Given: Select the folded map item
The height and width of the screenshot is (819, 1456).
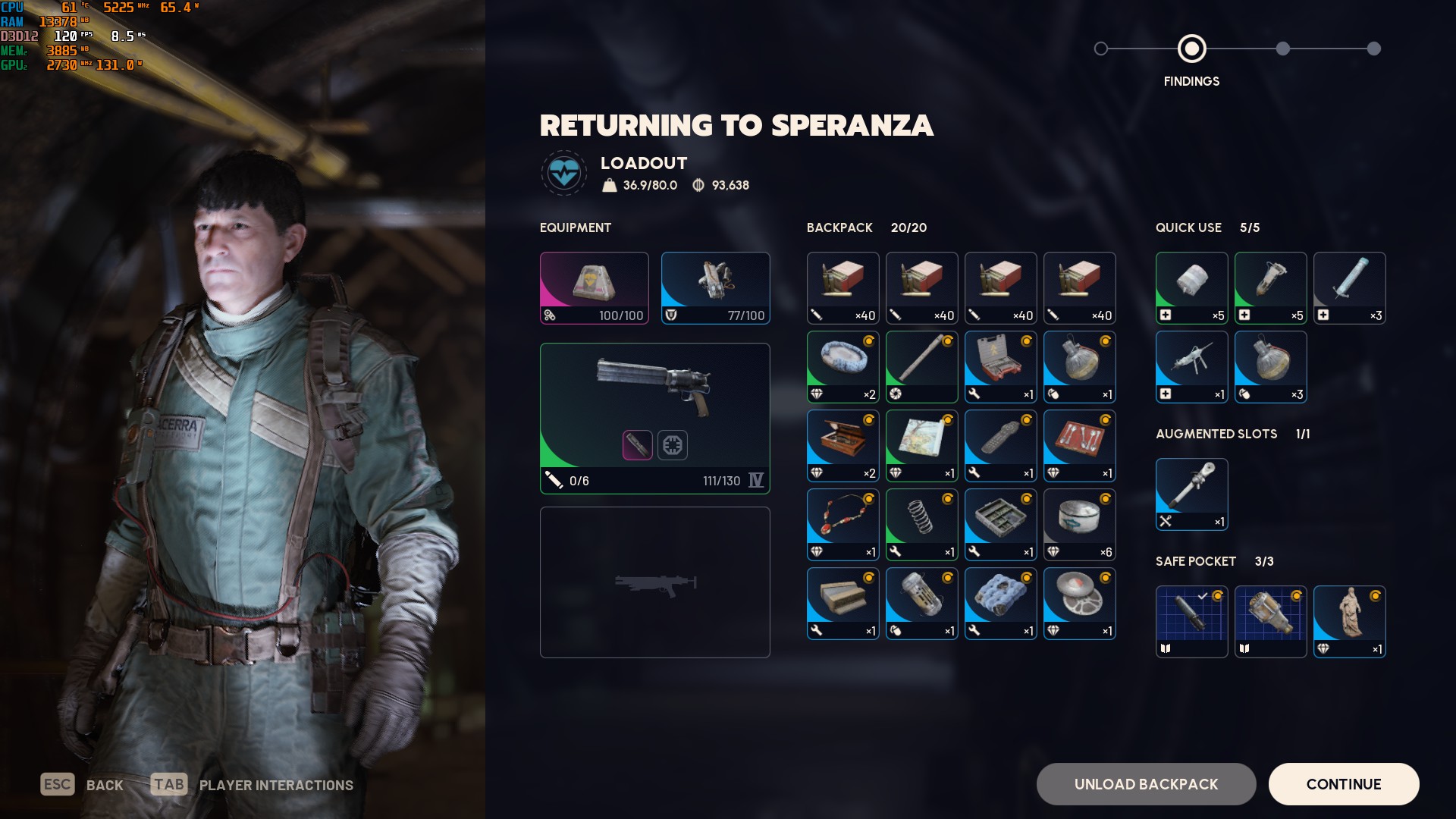Looking at the screenshot, I should click(921, 445).
